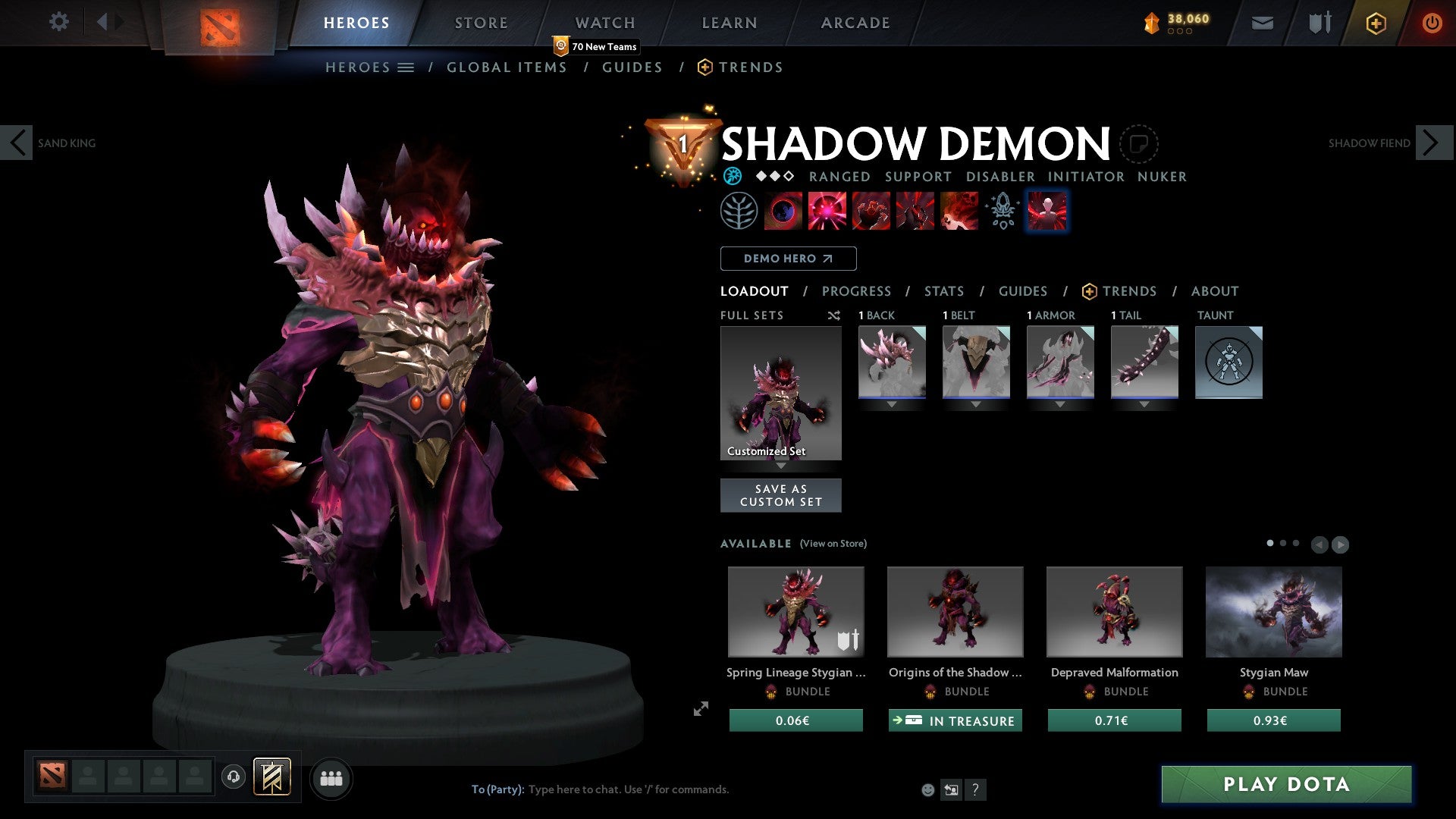Click the settings gear icon
The width and height of the screenshot is (1456, 819).
(58, 22)
